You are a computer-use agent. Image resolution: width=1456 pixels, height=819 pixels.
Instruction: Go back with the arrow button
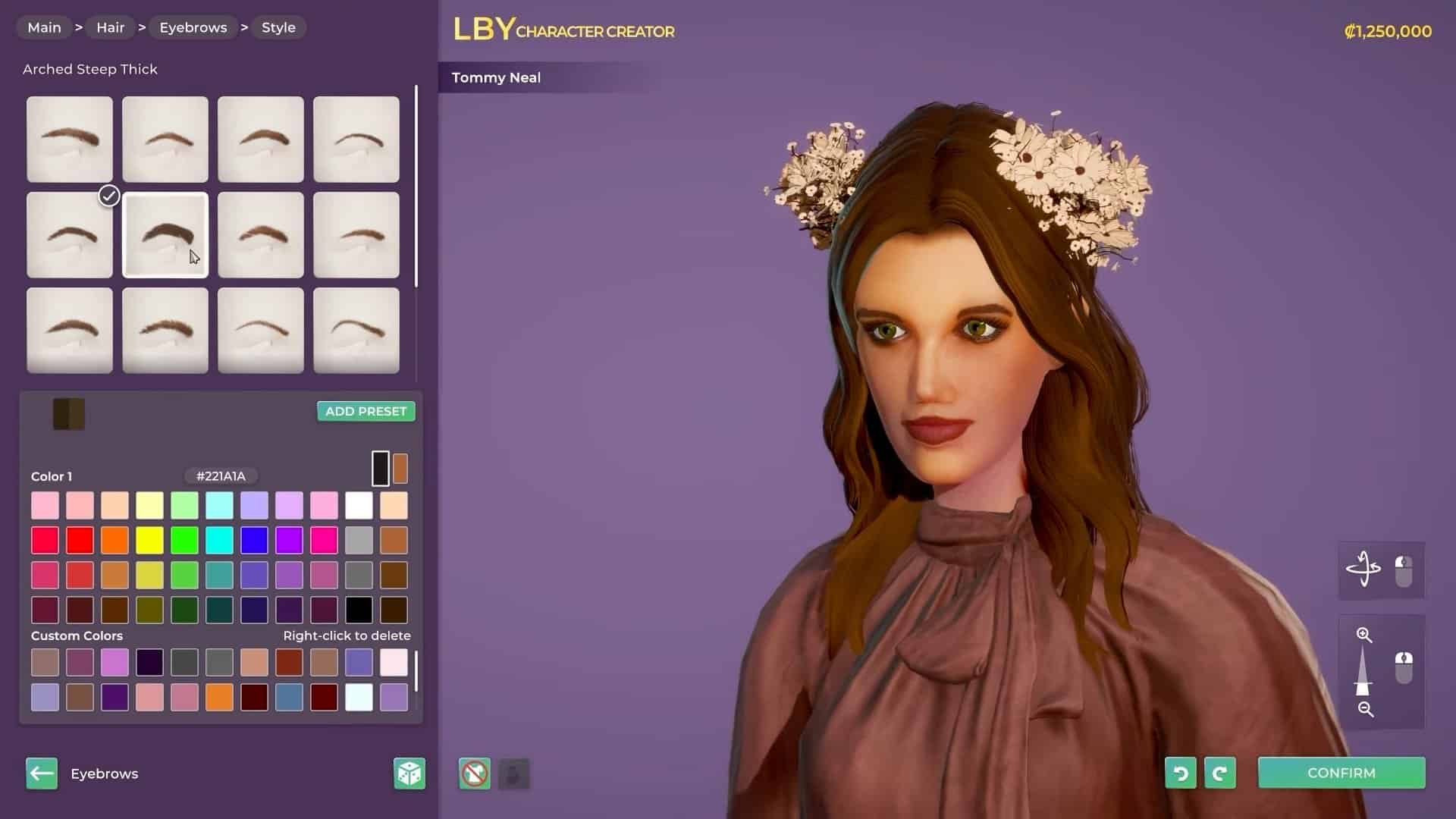coord(42,773)
